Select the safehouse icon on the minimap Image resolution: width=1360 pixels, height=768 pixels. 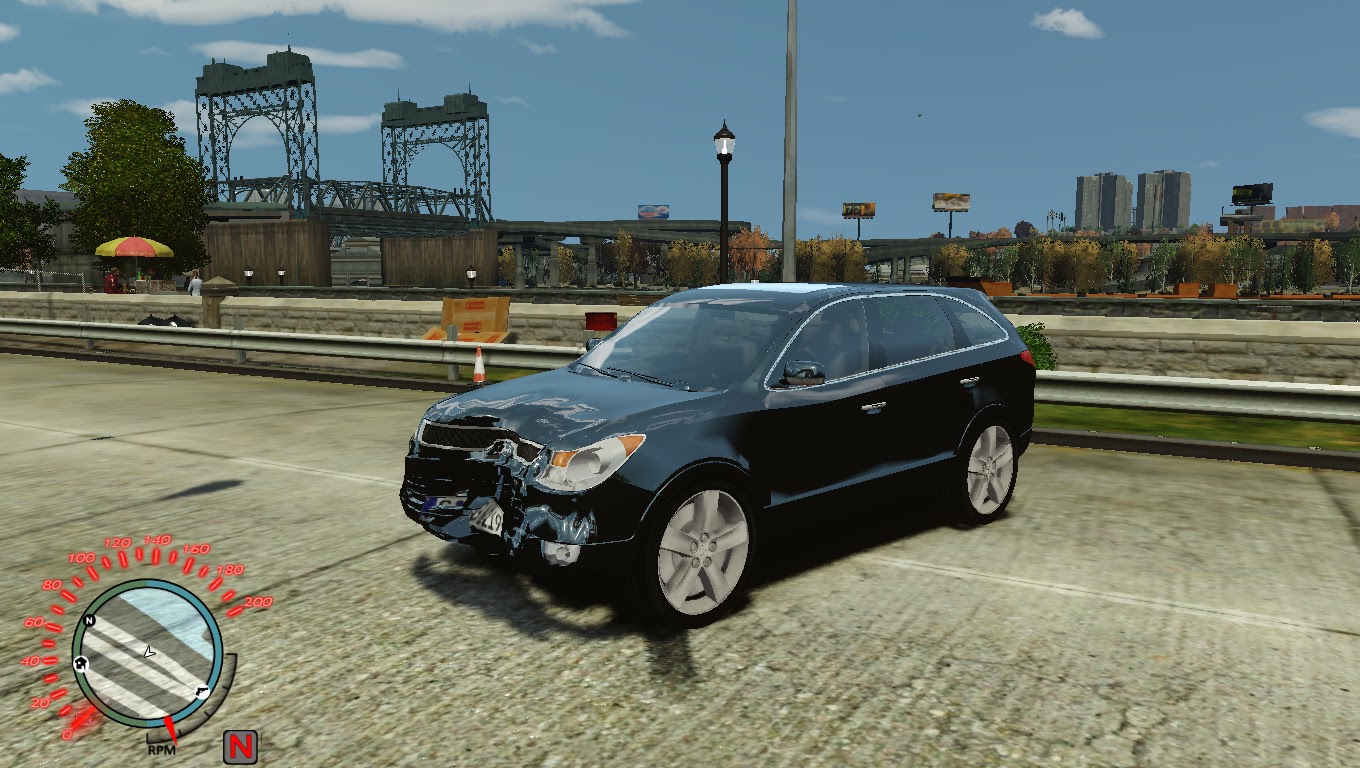[81, 664]
